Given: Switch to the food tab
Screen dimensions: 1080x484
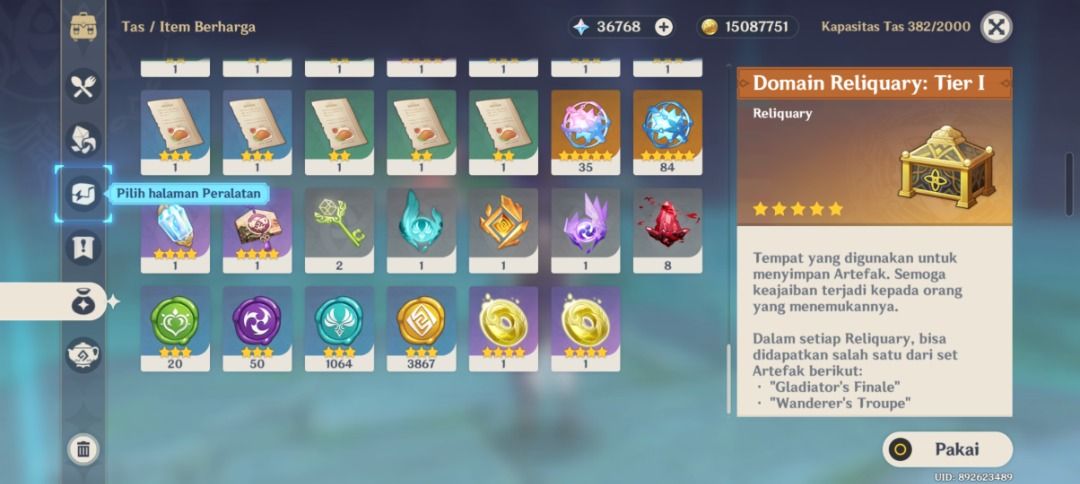Looking at the screenshot, I should pos(83,86).
